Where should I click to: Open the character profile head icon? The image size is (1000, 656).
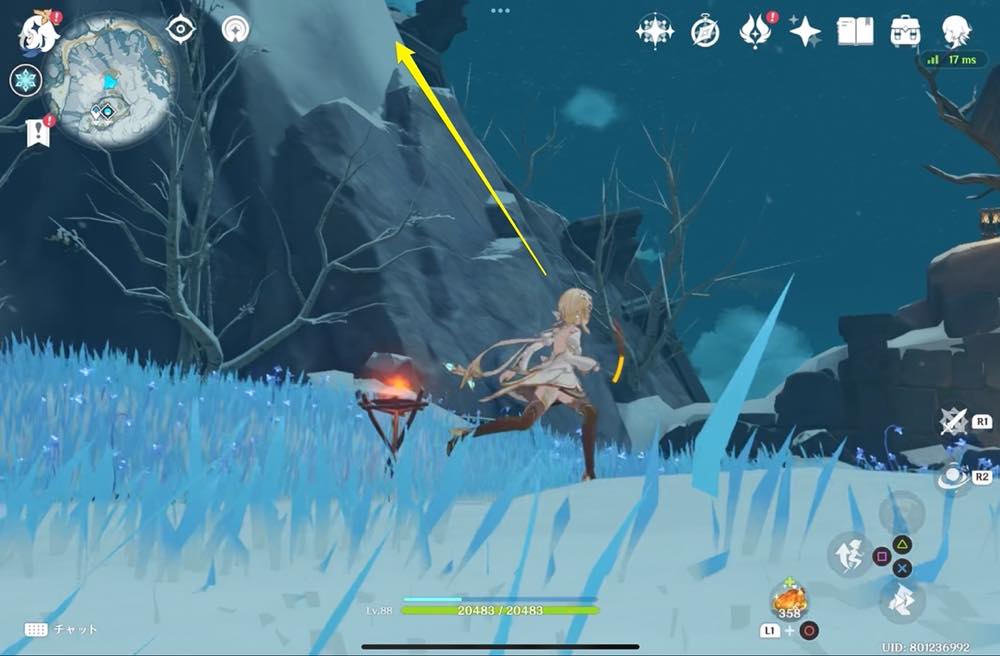pyautogui.click(x=957, y=31)
